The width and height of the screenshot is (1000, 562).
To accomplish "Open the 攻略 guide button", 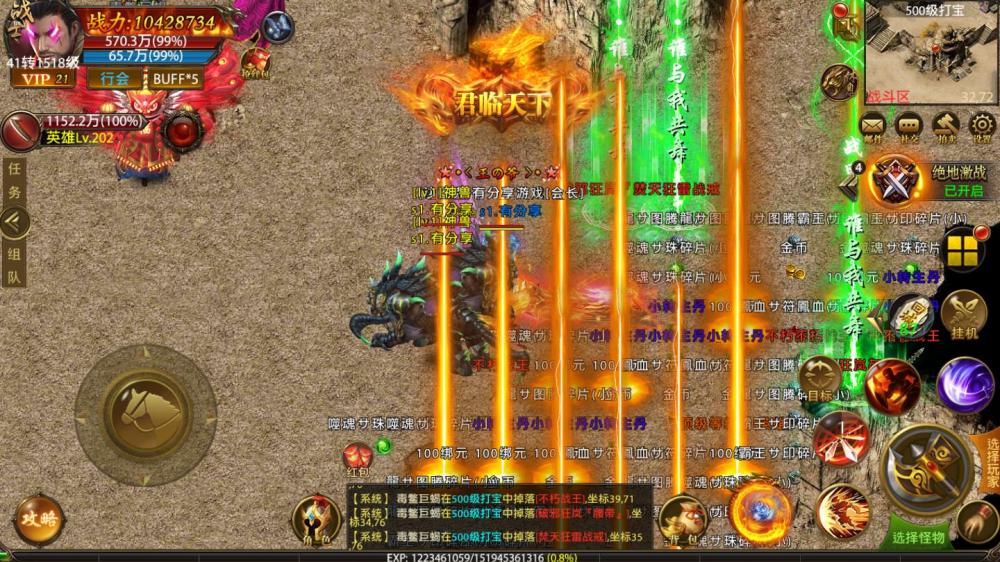I will click(x=40, y=520).
